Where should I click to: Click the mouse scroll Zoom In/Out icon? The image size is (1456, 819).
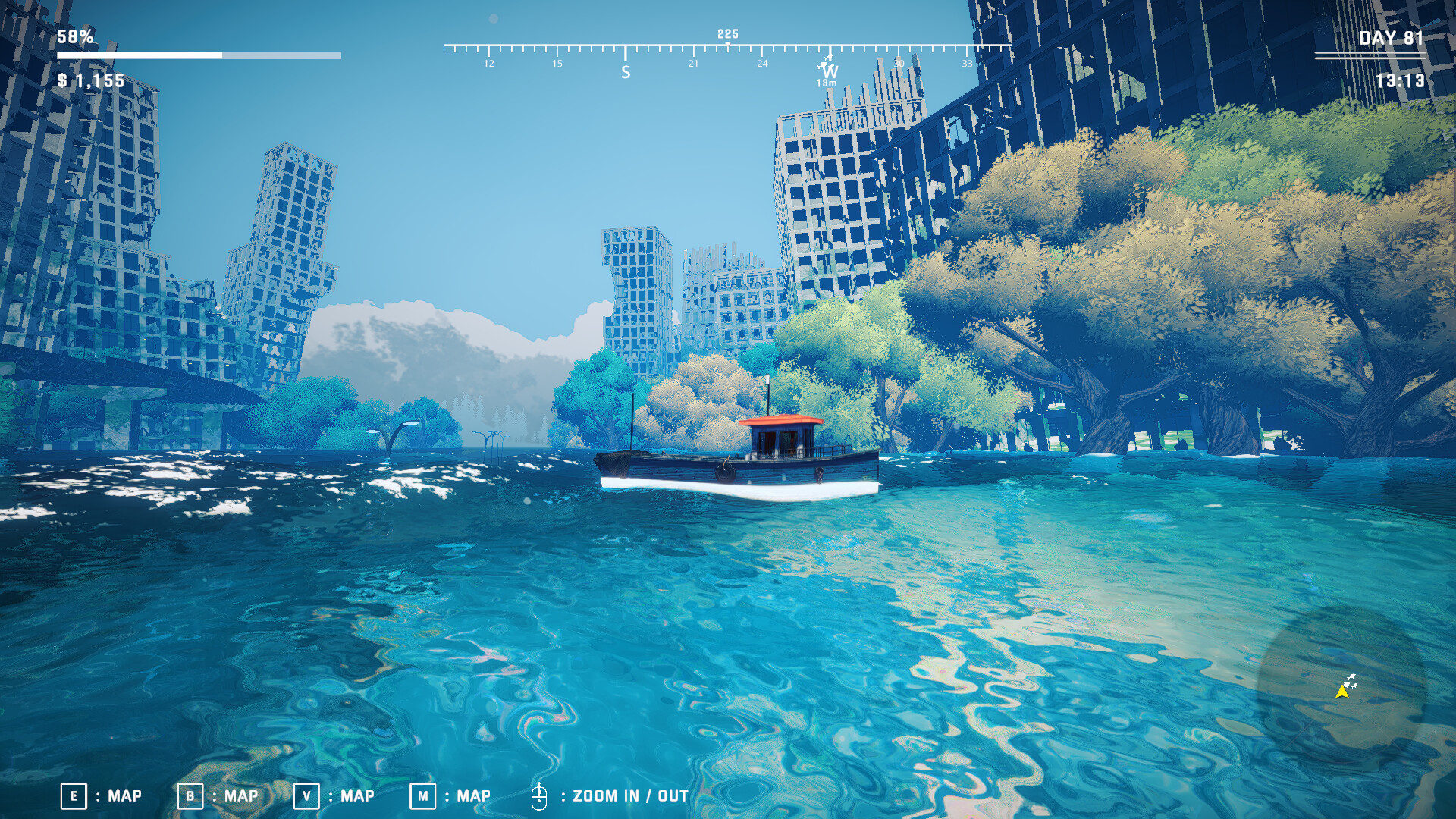[541, 796]
